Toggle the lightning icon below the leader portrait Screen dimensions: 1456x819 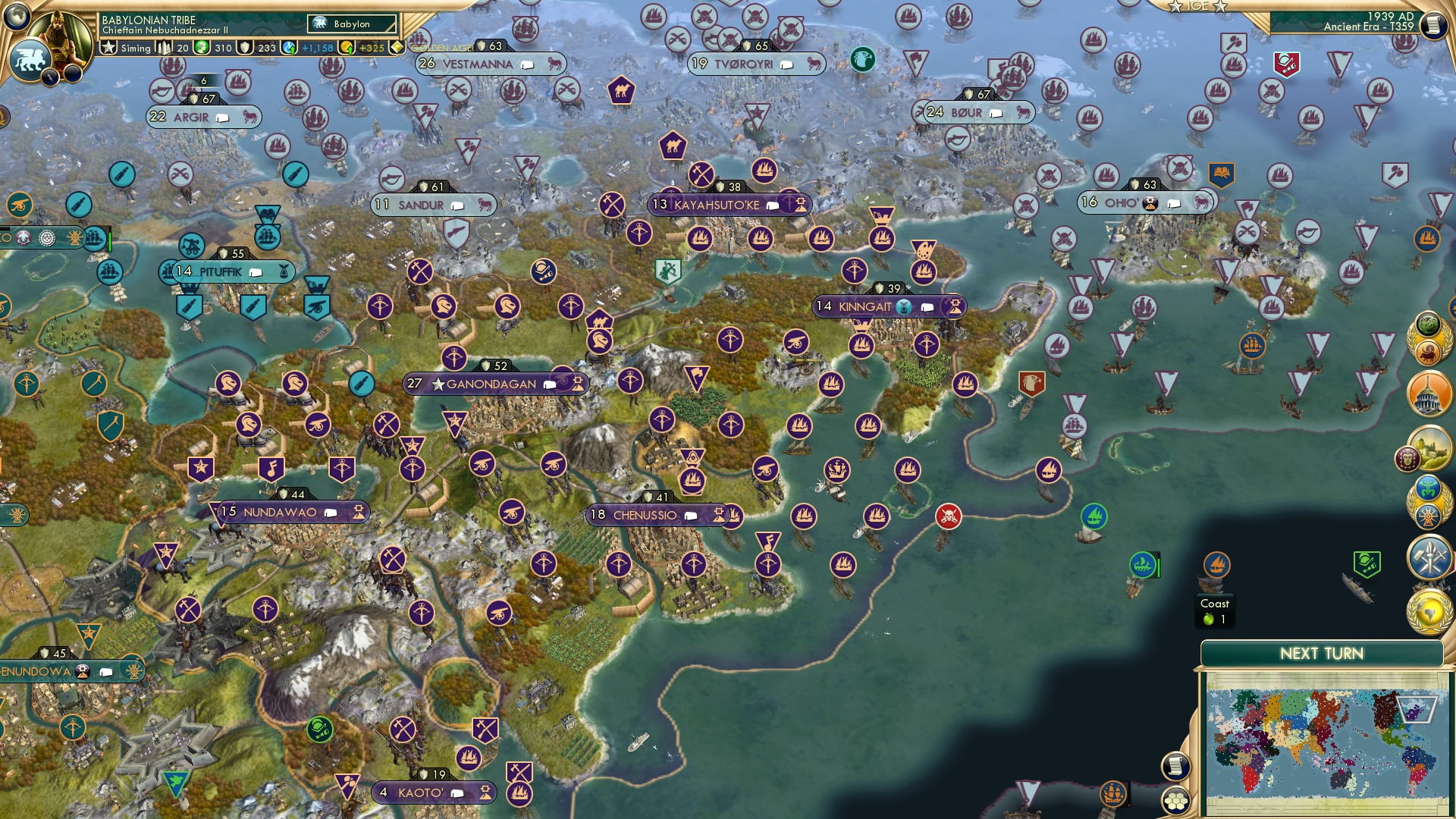click(x=49, y=78)
